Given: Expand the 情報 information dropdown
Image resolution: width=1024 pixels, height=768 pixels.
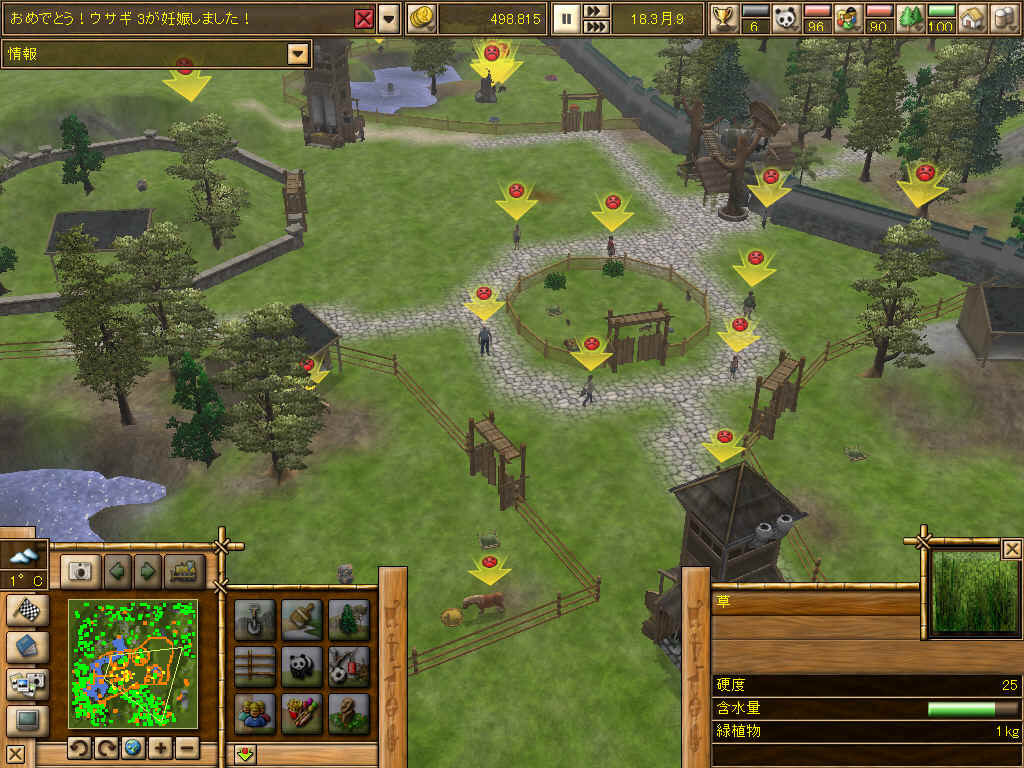Looking at the screenshot, I should pyautogui.click(x=297, y=54).
